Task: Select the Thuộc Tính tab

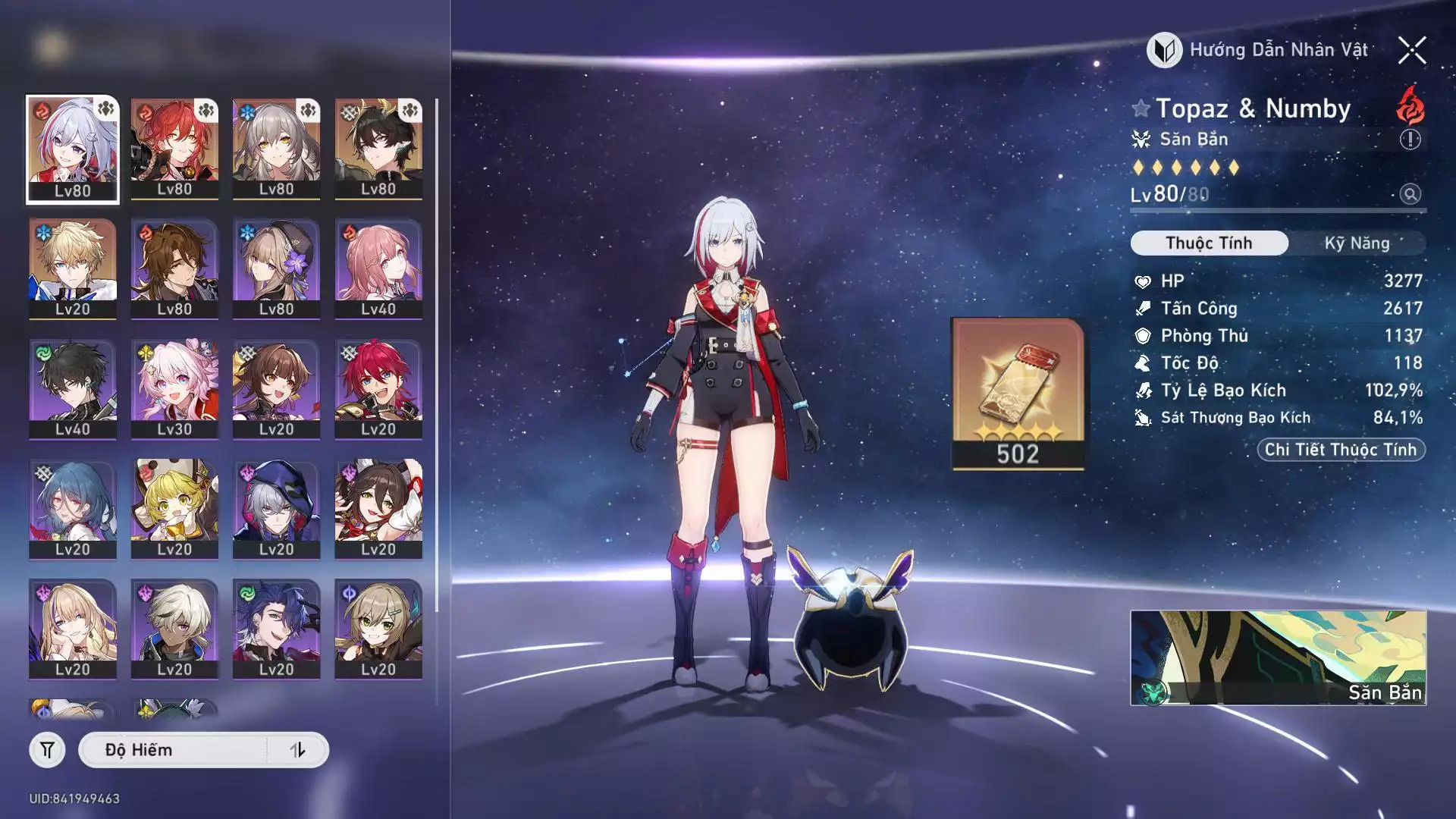Action: click(1209, 243)
